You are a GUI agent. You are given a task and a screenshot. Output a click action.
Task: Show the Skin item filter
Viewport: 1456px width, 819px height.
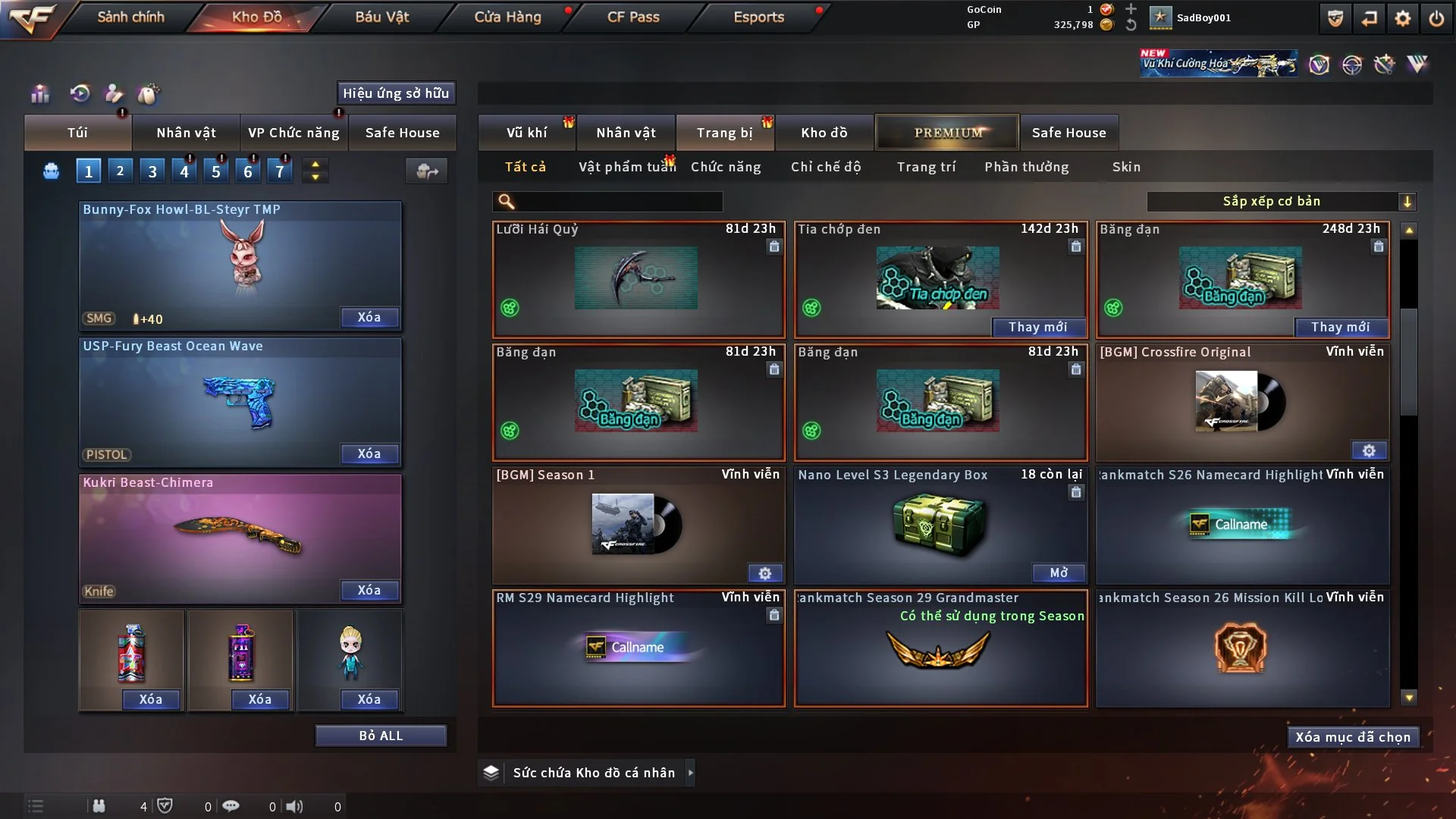[1126, 167]
